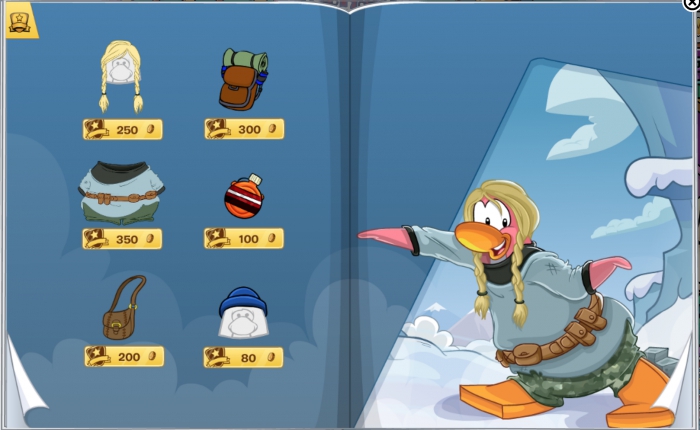Click the 80 coin price tag
Image resolution: width=700 pixels, height=430 pixels.
click(x=244, y=357)
